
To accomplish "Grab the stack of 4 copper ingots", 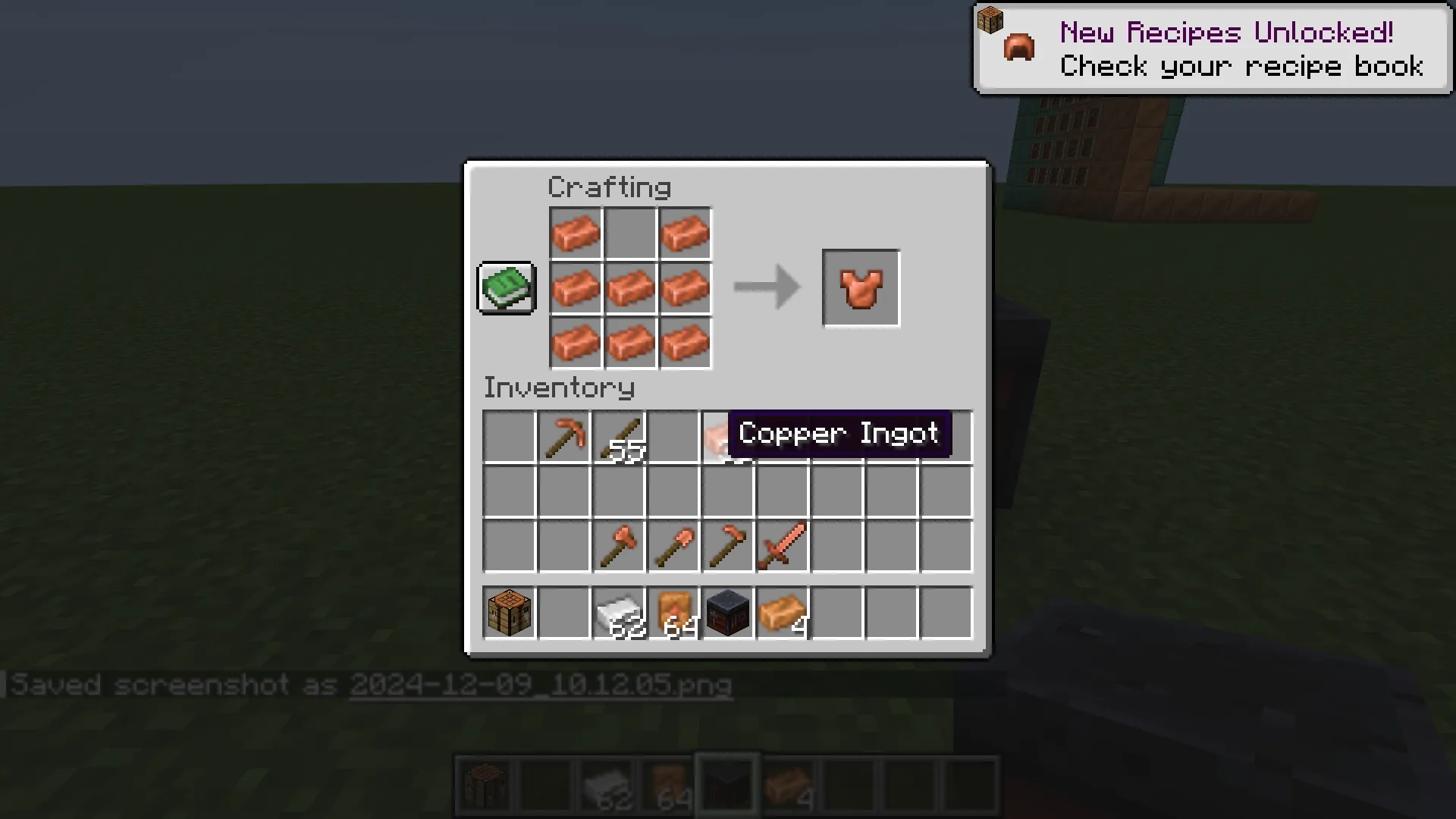I will click(782, 614).
